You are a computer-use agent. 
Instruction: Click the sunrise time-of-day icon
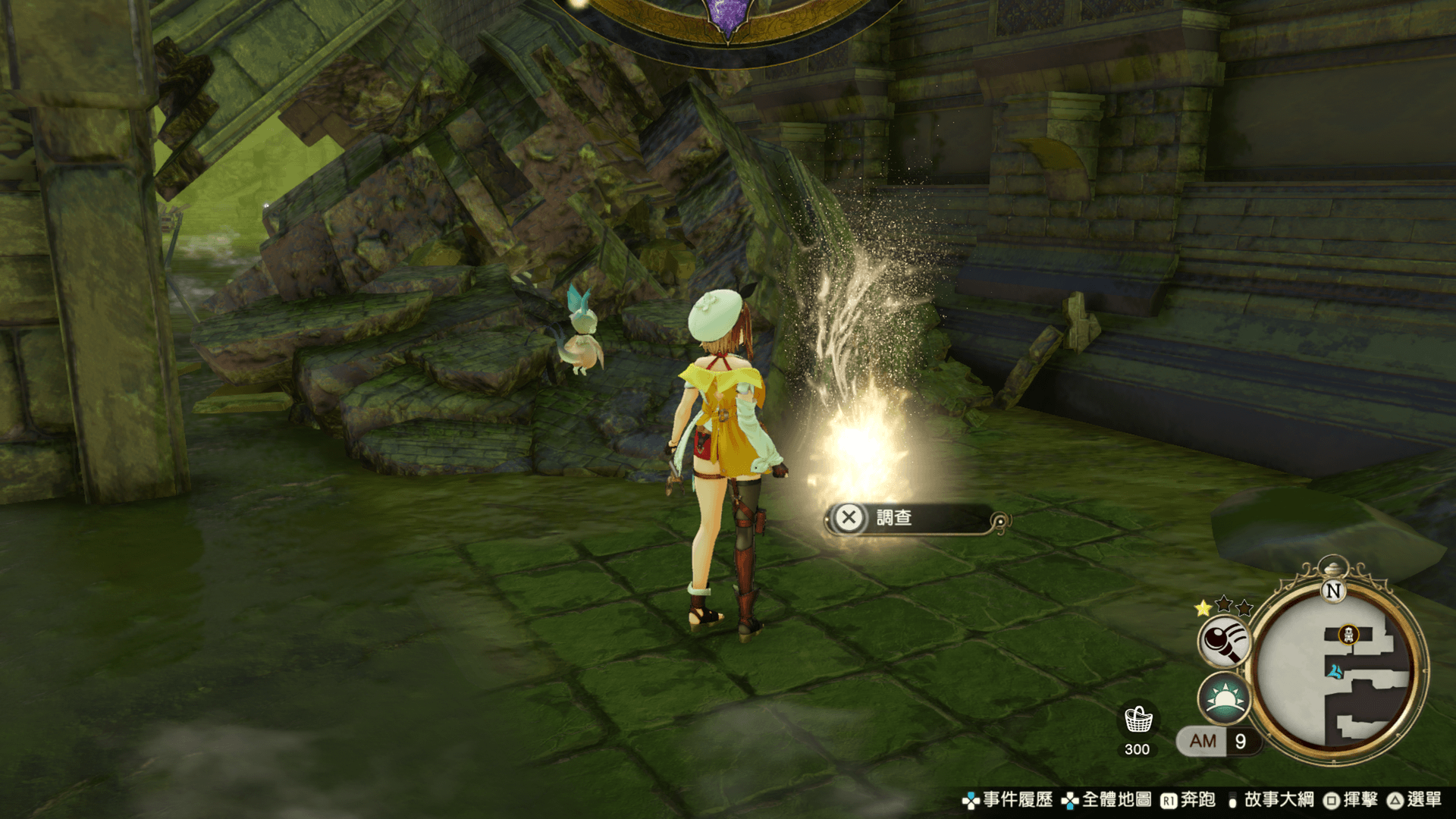pos(1224,698)
